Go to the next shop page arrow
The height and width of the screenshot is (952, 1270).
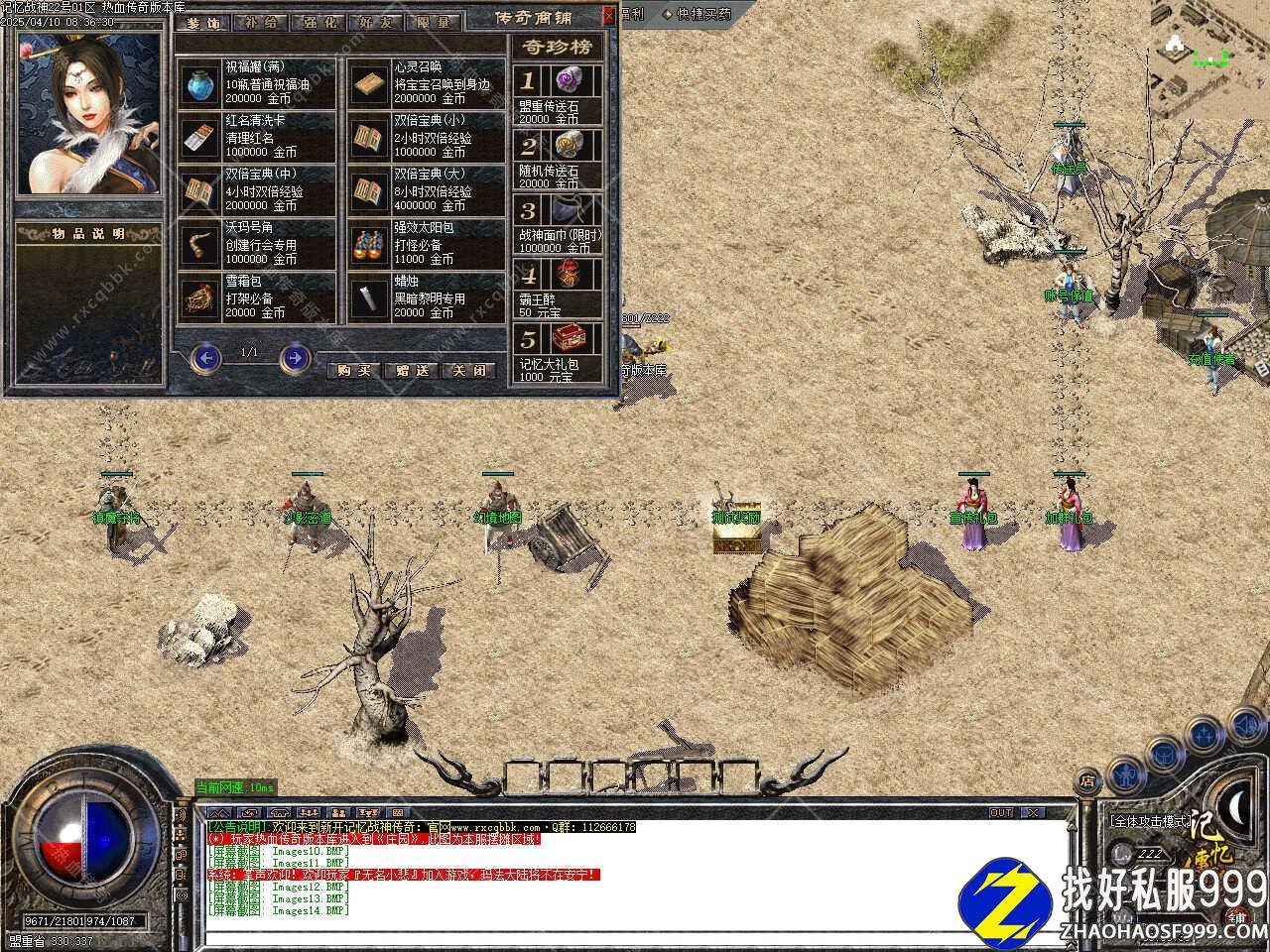(x=295, y=356)
